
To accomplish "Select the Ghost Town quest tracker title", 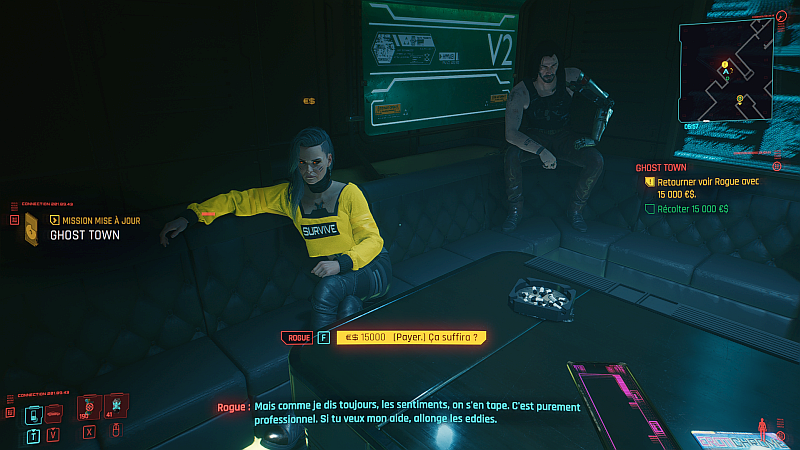I will [661, 168].
